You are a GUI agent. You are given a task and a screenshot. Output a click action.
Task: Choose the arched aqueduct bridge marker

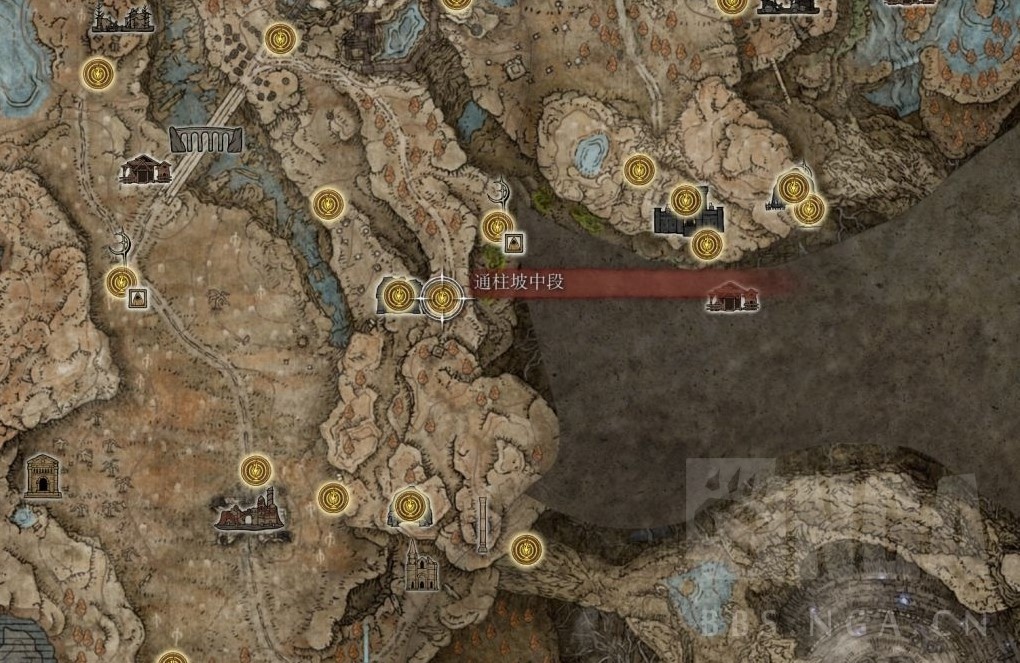pyautogui.click(x=207, y=139)
